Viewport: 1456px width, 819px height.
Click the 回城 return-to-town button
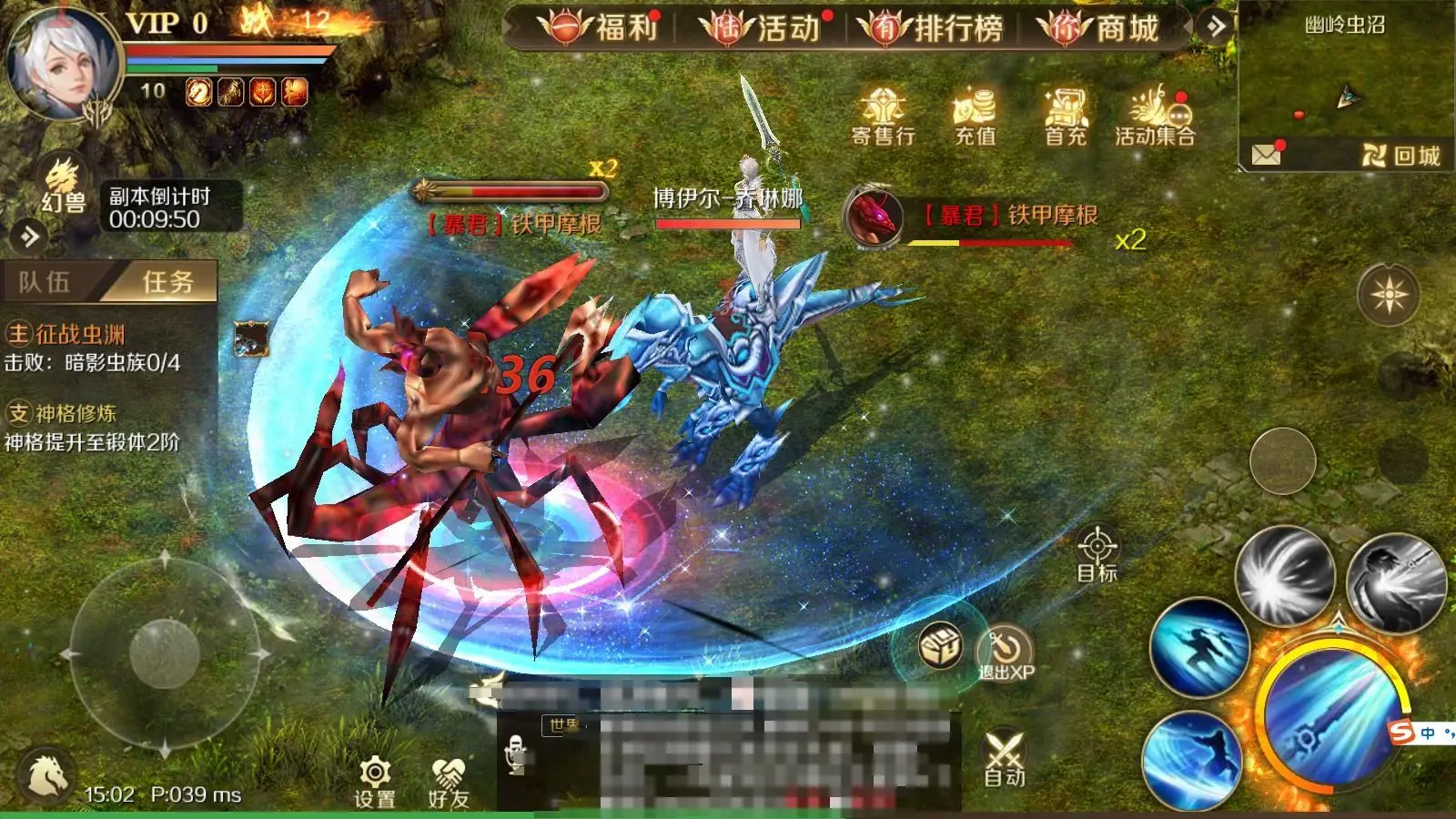click(1401, 156)
